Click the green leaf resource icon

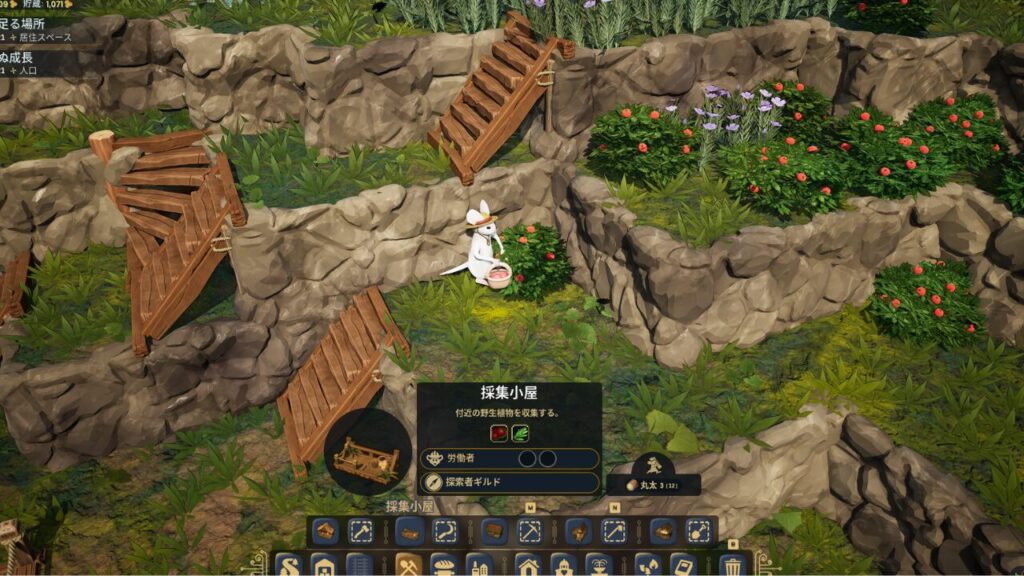tap(520, 433)
